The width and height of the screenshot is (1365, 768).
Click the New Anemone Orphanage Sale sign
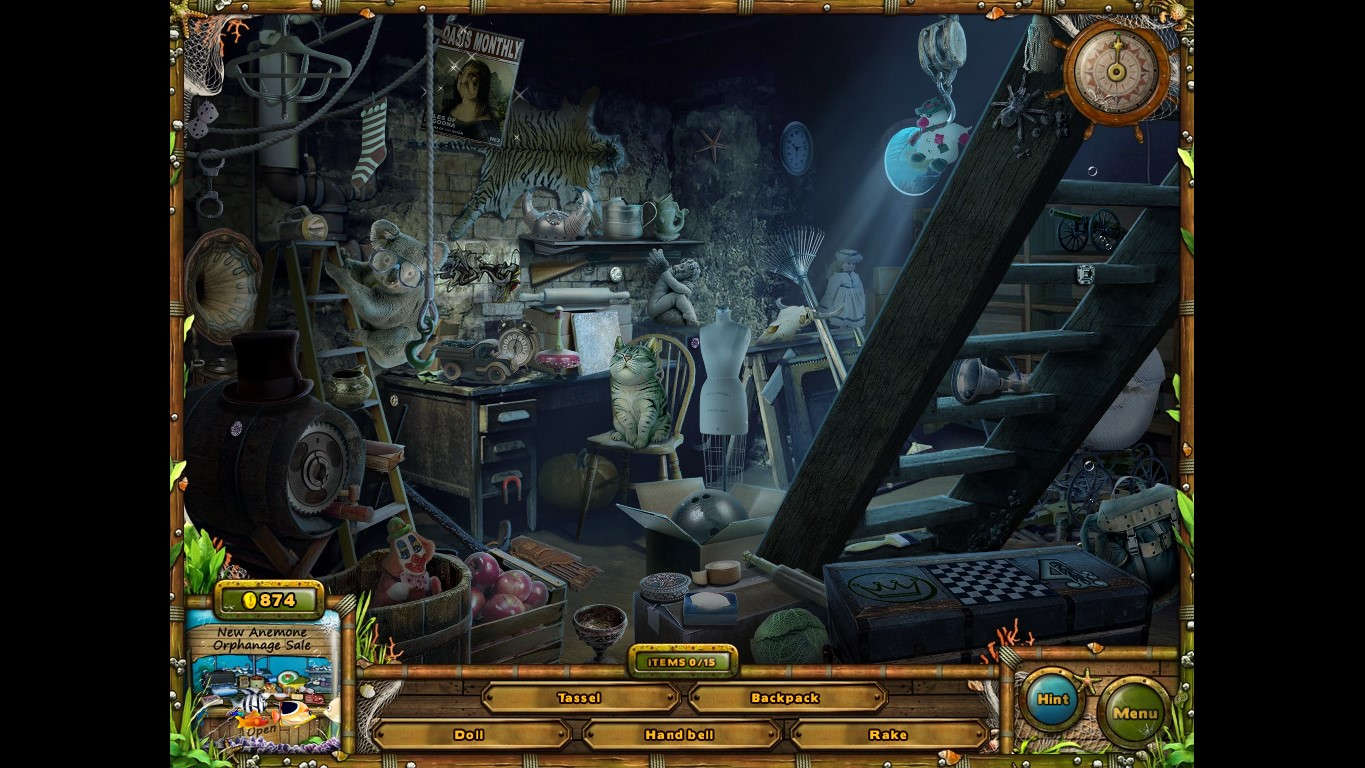point(262,638)
